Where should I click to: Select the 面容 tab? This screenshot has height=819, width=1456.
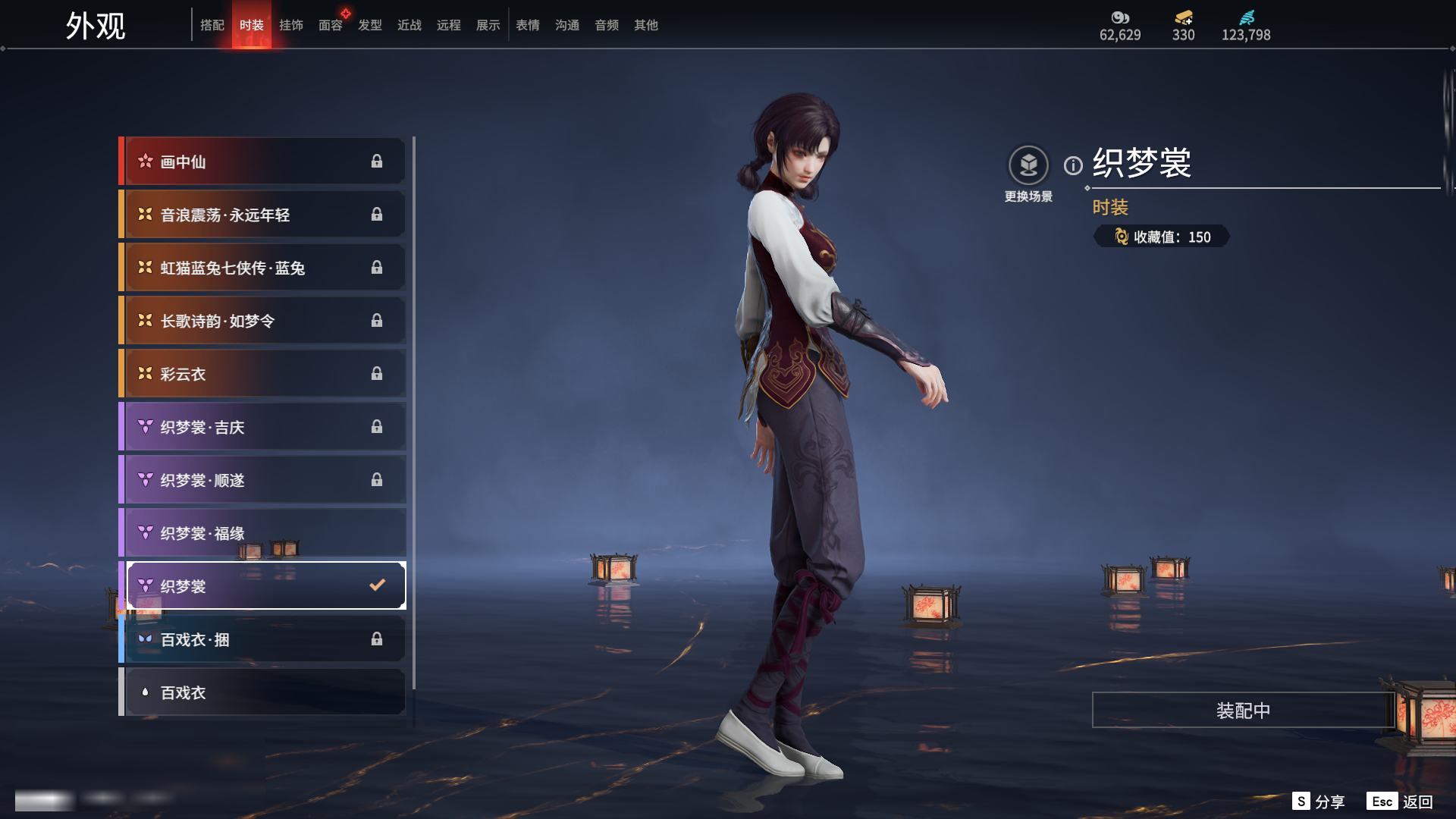click(x=331, y=25)
